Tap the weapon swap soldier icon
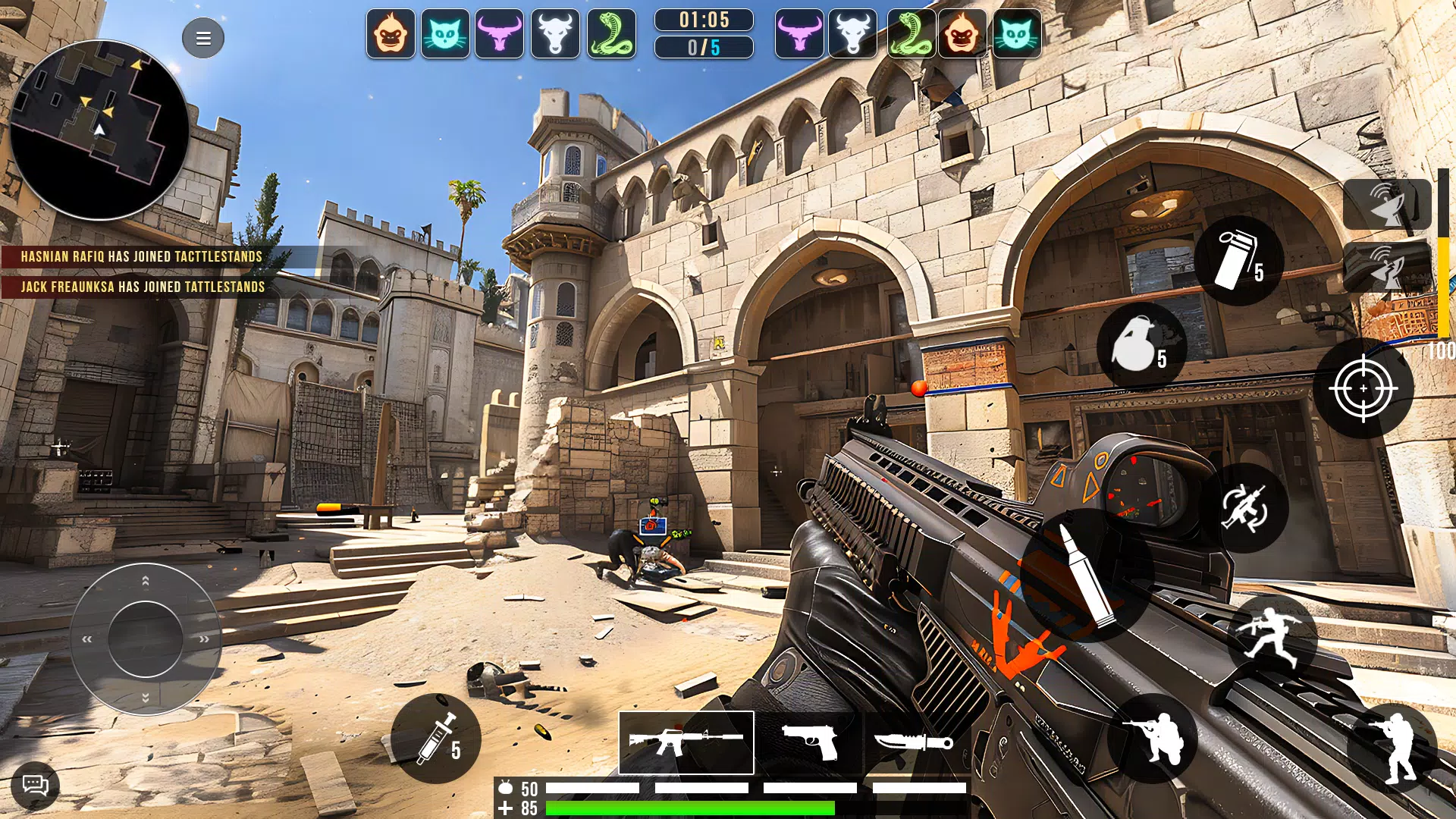The height and width of the screenshot is (819, 1456). (1244, 508)
